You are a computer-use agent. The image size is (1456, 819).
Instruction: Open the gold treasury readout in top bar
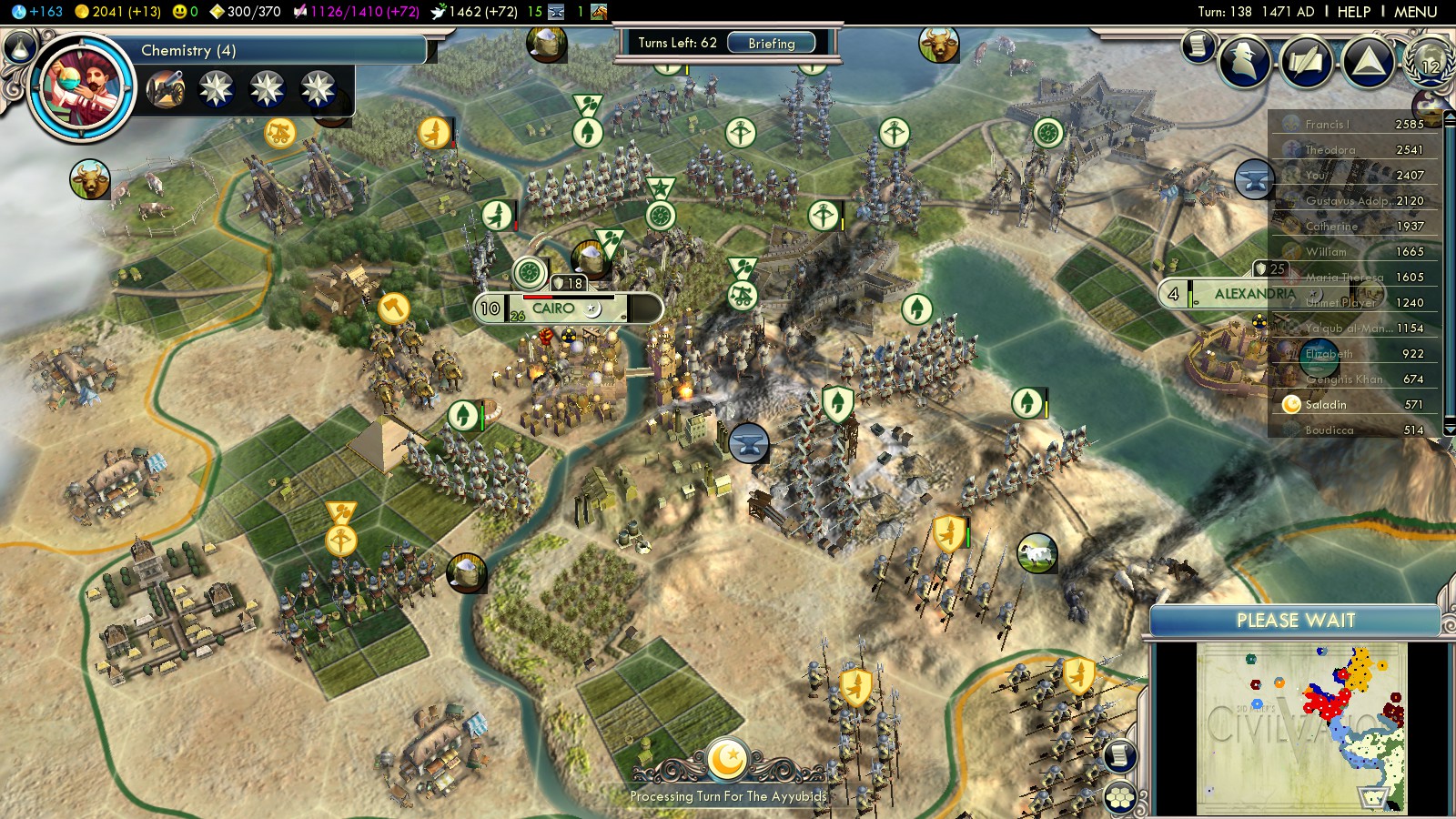click(x=116, y=12)
